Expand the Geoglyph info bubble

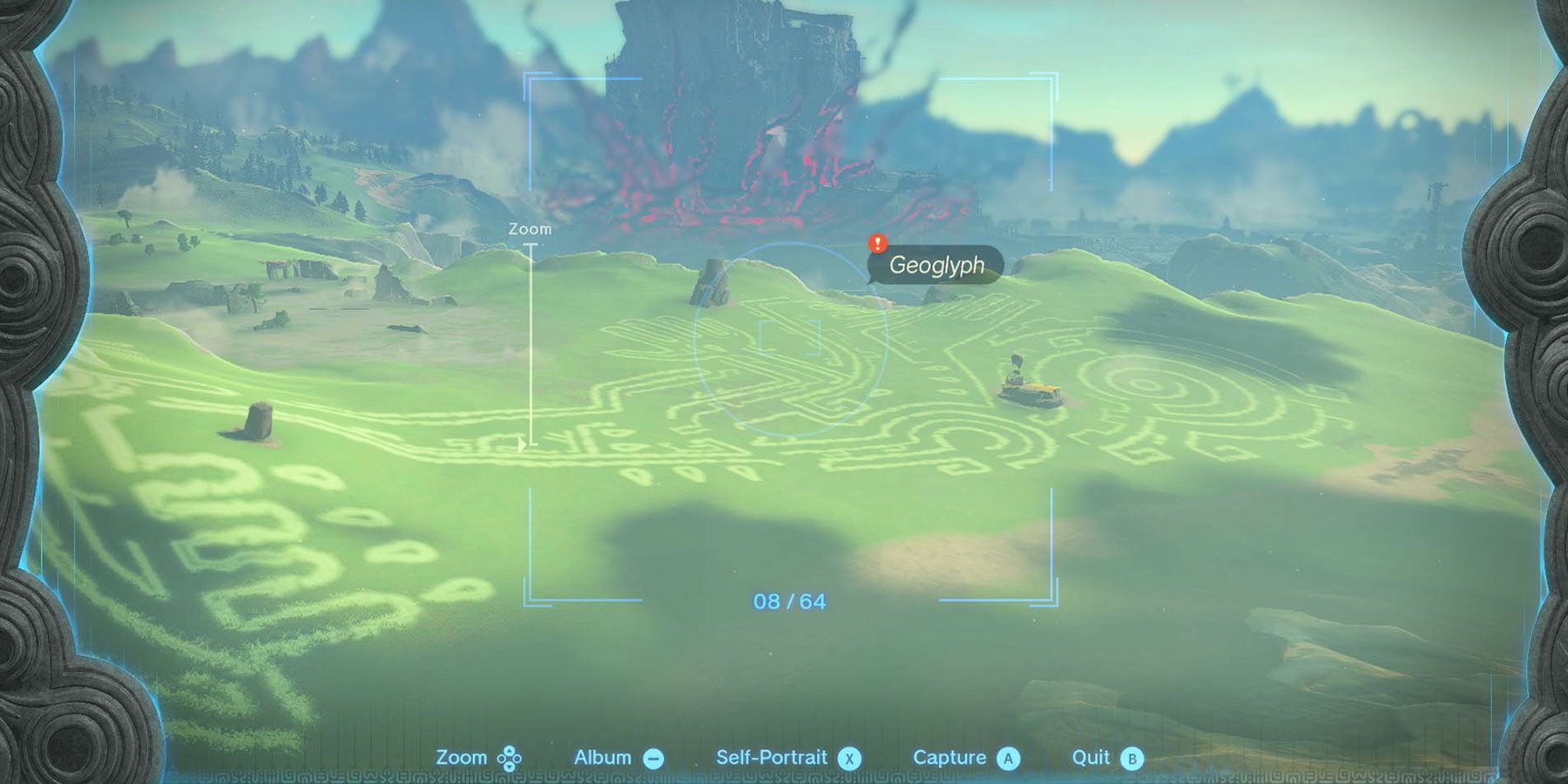(939, 267)
